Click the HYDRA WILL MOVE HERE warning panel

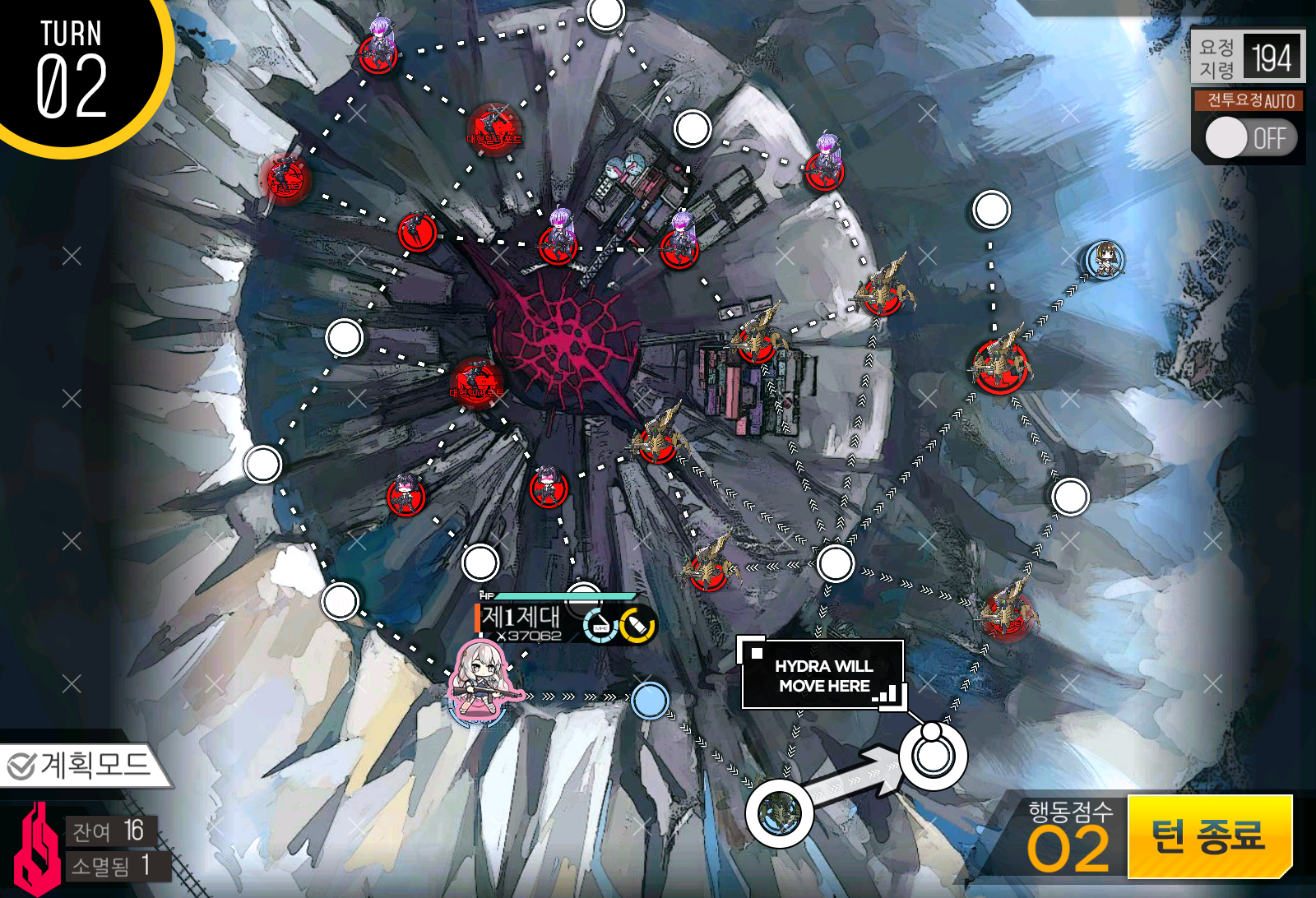(821, 674)
